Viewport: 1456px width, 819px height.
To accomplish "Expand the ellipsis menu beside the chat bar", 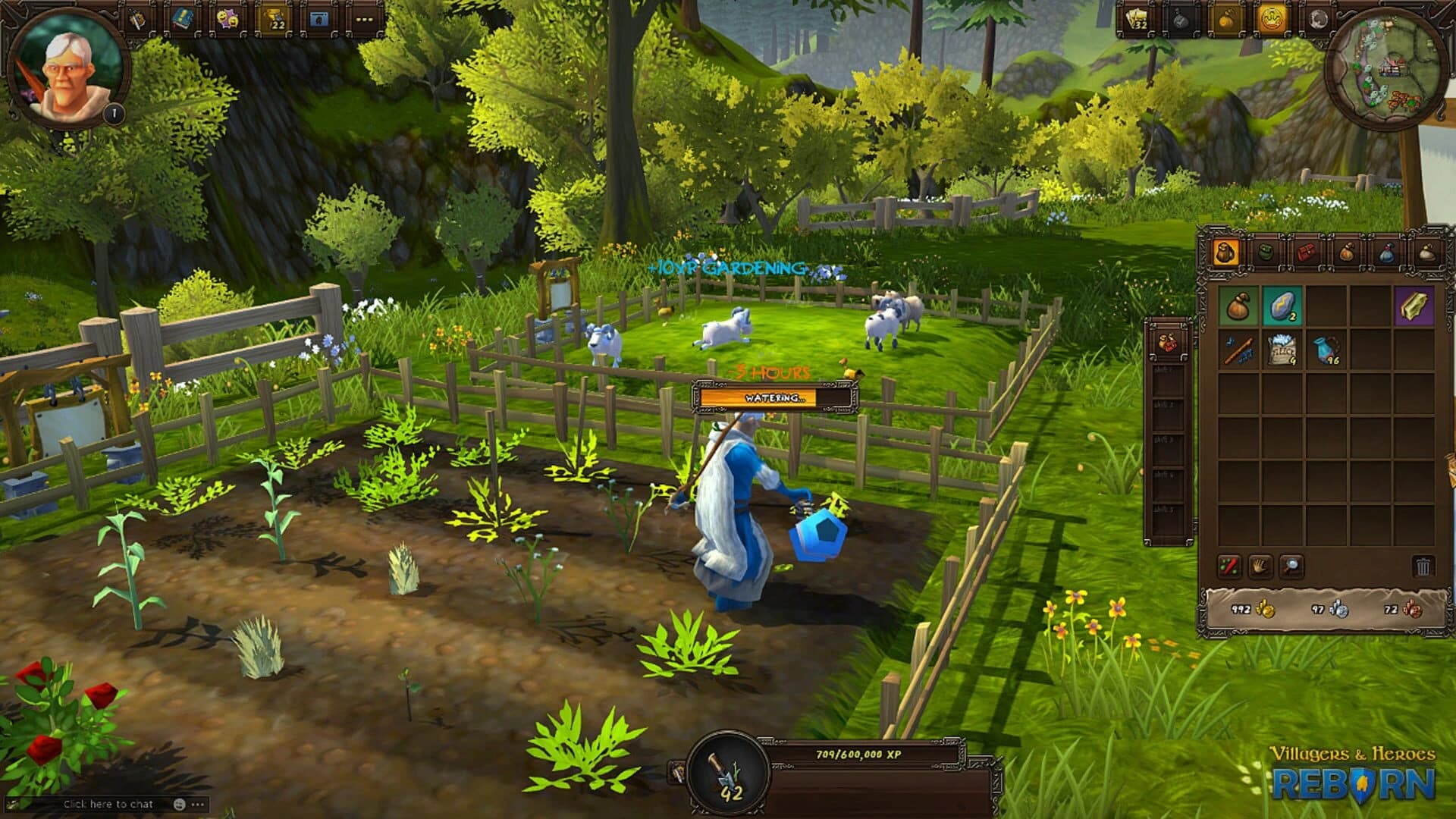I will pyautogui.click(x=199, y=804).
